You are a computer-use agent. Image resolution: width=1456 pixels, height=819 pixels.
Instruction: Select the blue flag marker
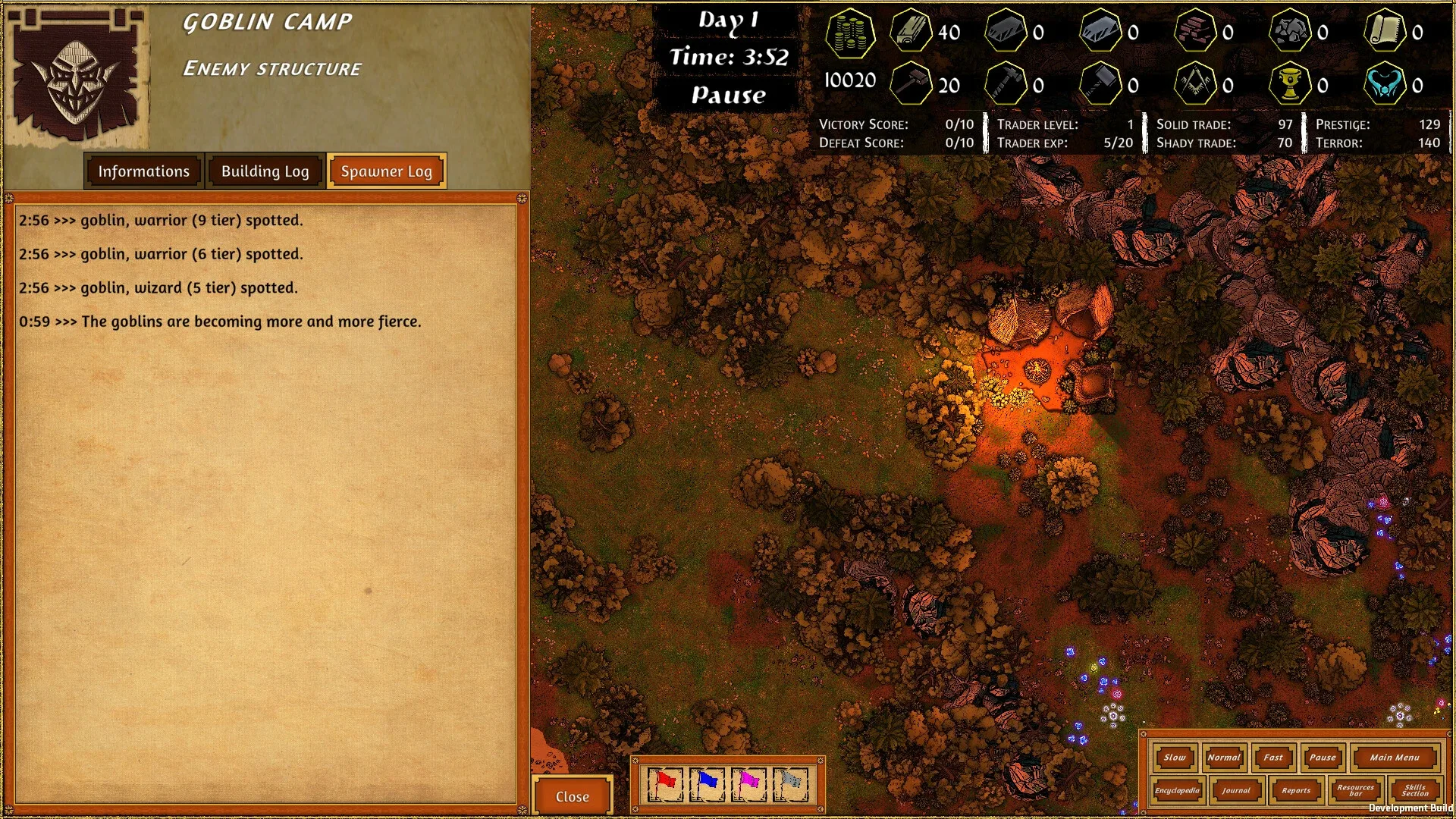click(708, 783)
